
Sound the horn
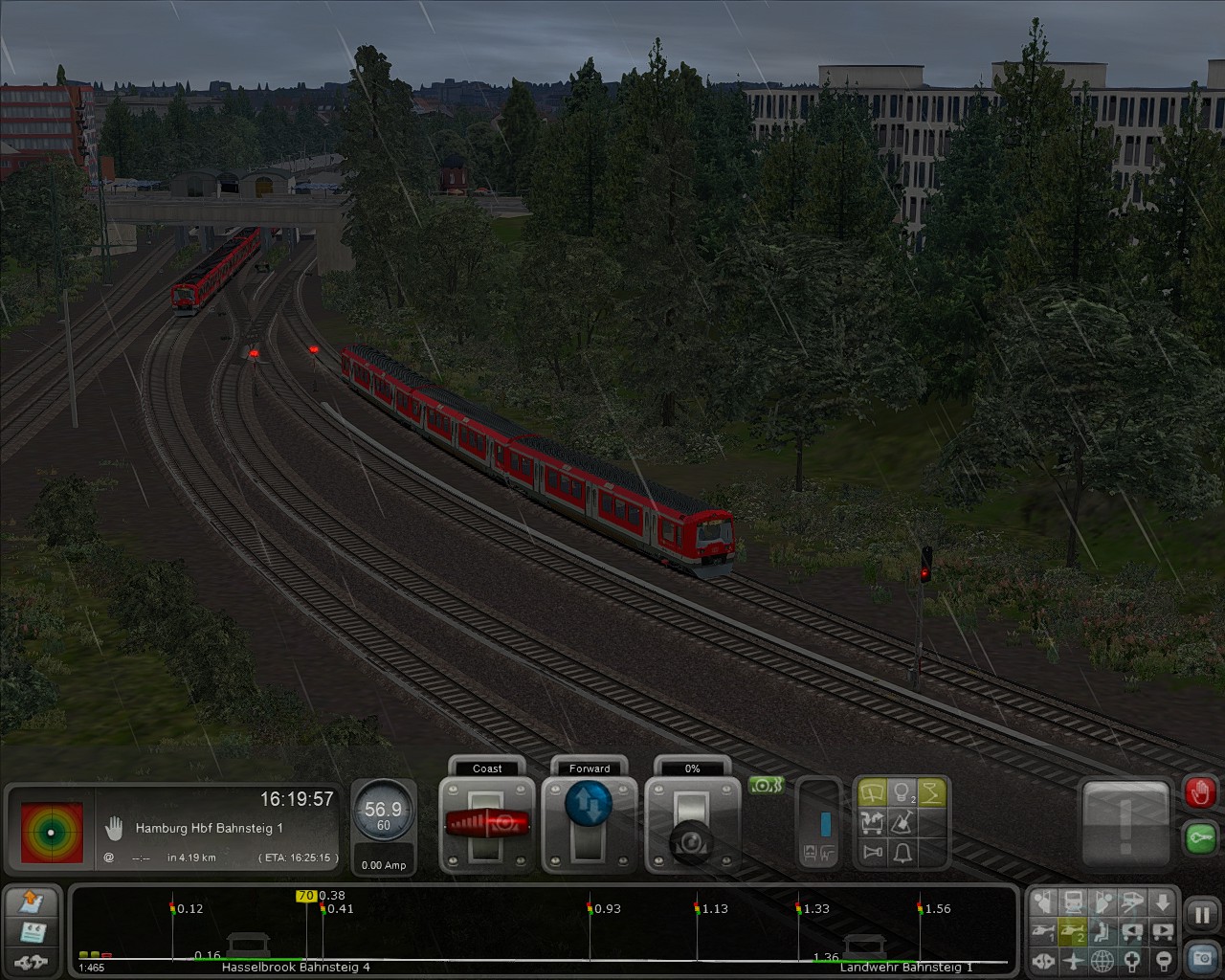pyautogui.click(x=872, y=852)
